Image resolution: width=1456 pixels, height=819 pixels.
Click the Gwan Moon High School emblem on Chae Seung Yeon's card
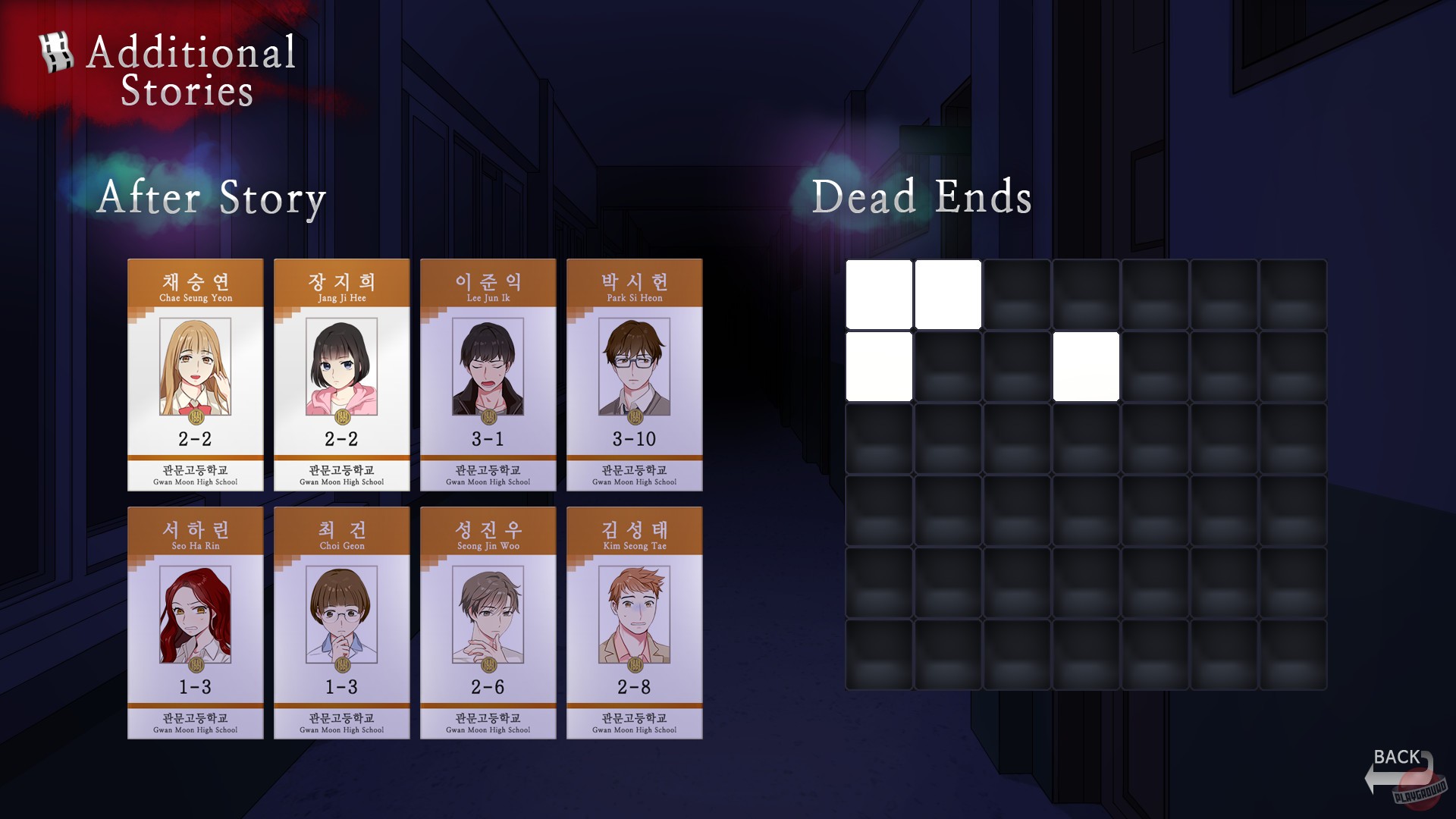point(196,418)
